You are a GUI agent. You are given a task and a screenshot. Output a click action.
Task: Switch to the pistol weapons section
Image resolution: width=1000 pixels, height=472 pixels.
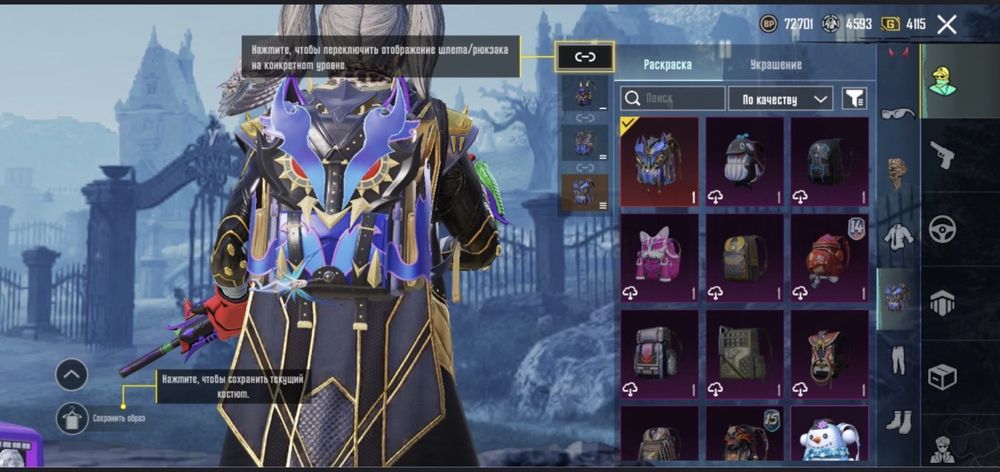click(942, 153)
